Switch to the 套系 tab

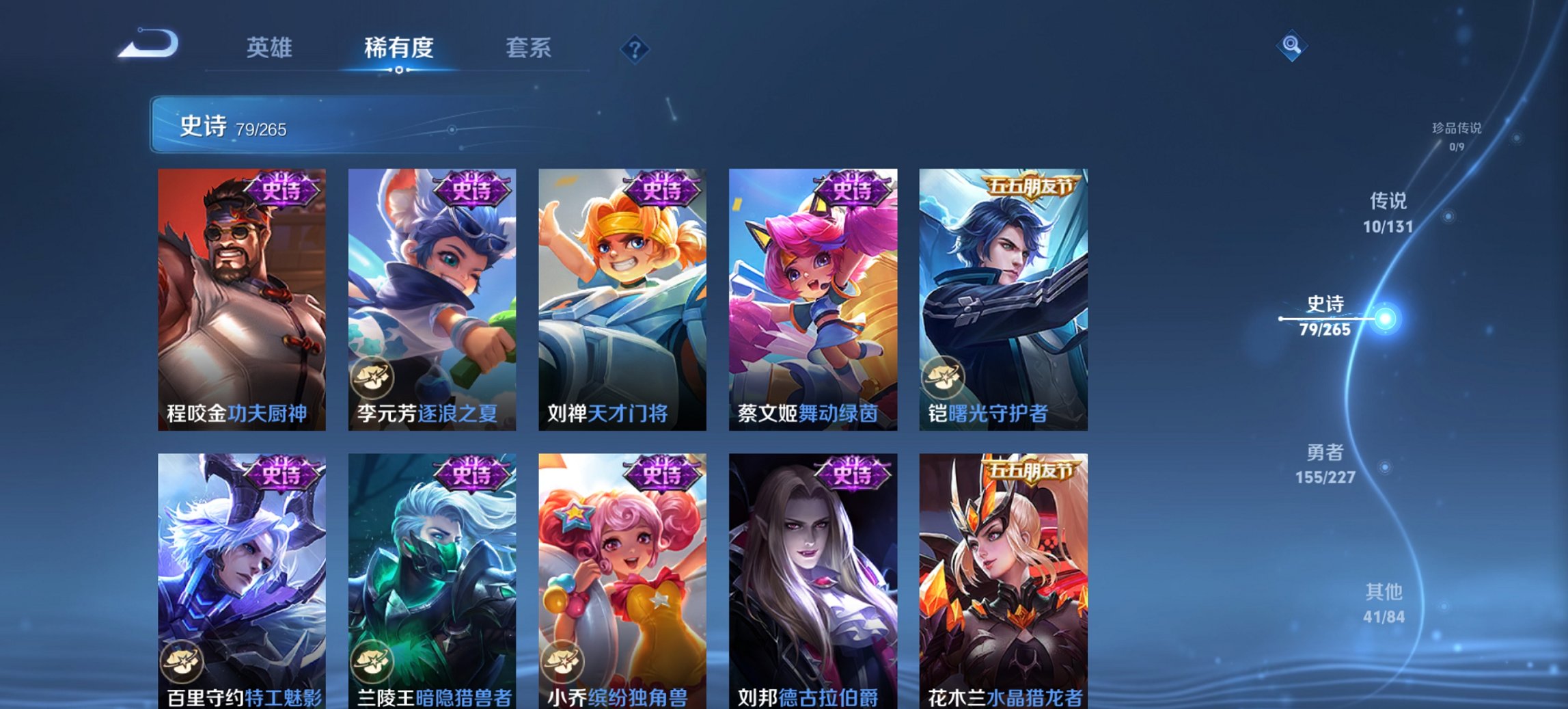(529, 48)
